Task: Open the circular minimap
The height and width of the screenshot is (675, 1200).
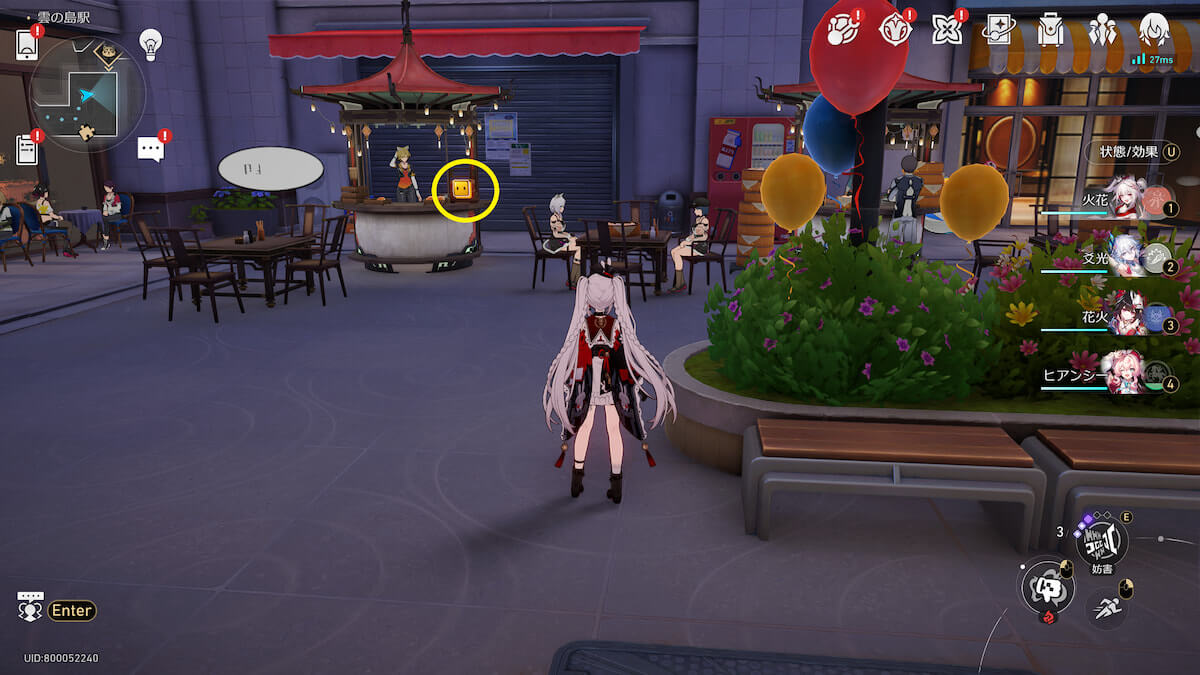Action: point(88,94)
